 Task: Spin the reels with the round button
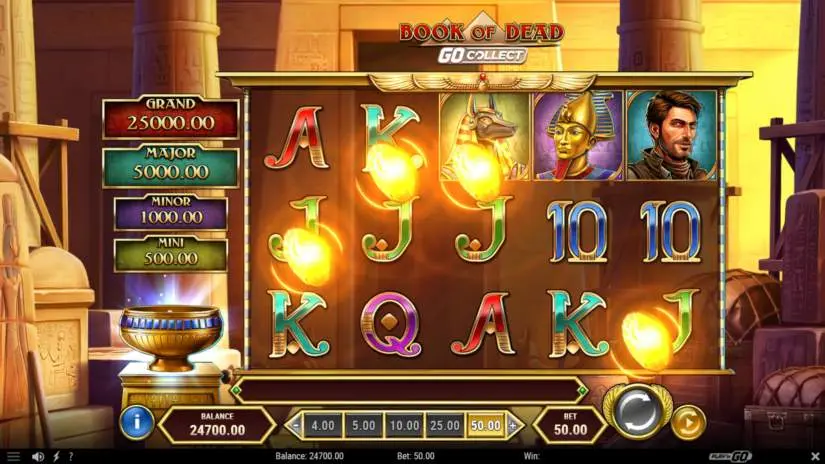coord(638,410)
